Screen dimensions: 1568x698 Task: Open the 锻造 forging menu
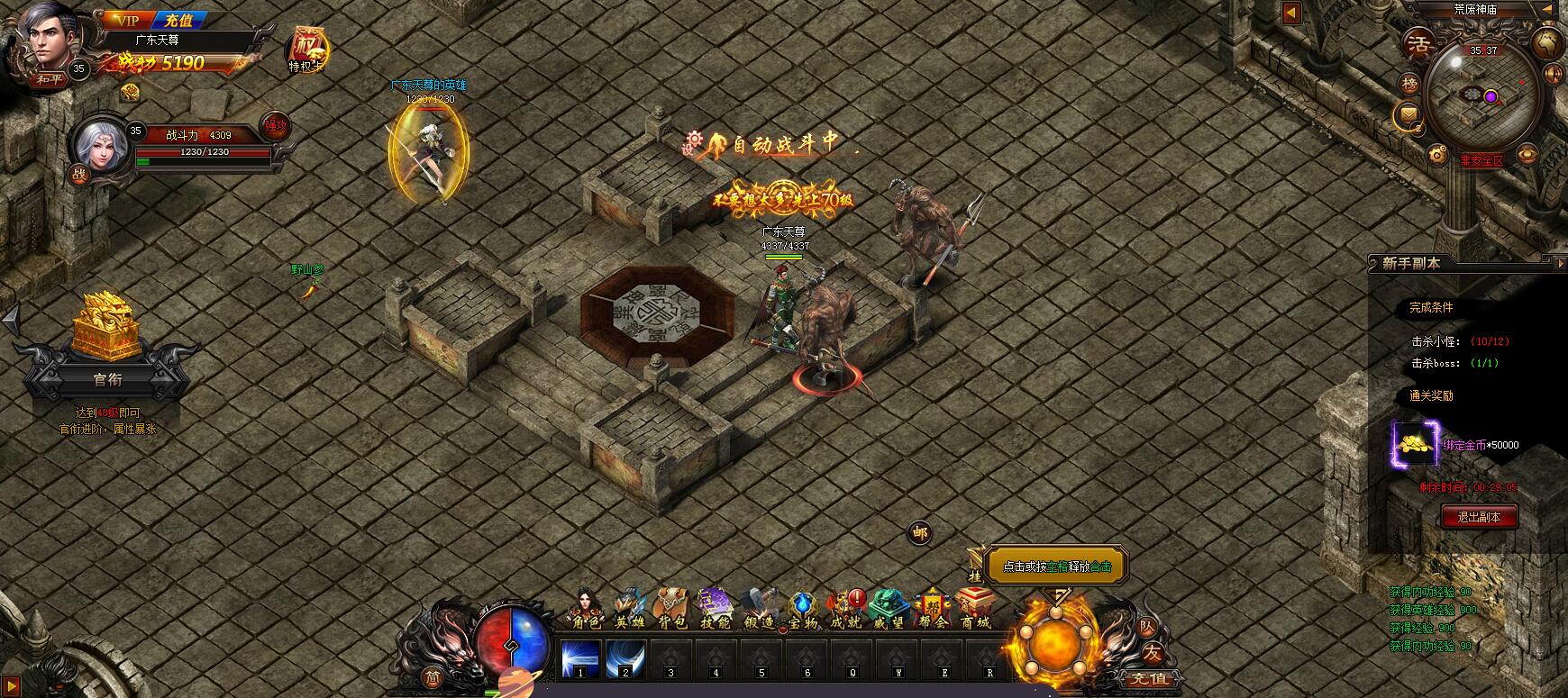point(759,610)
